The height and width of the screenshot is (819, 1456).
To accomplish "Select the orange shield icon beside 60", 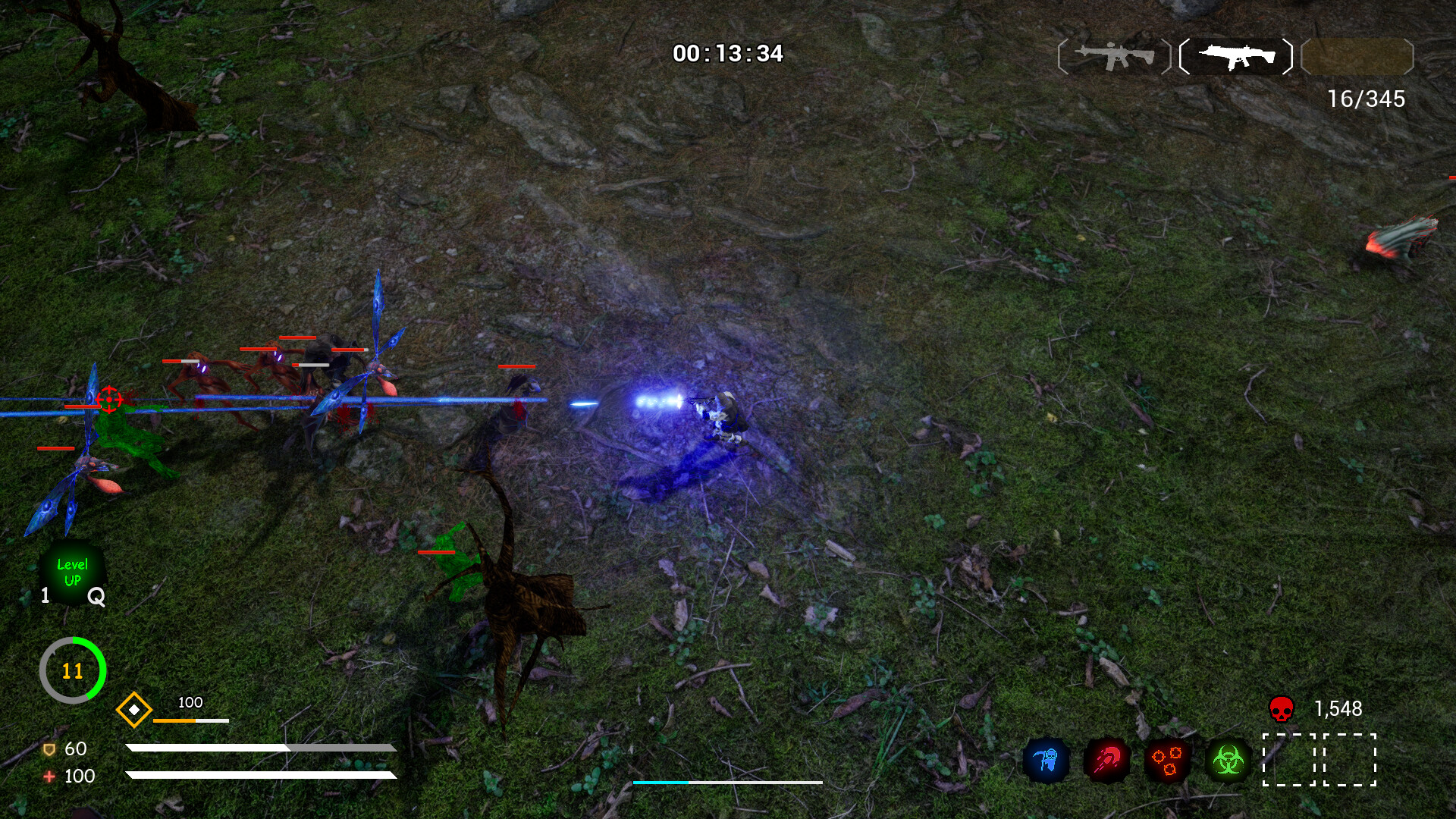I will coord(50,749).
